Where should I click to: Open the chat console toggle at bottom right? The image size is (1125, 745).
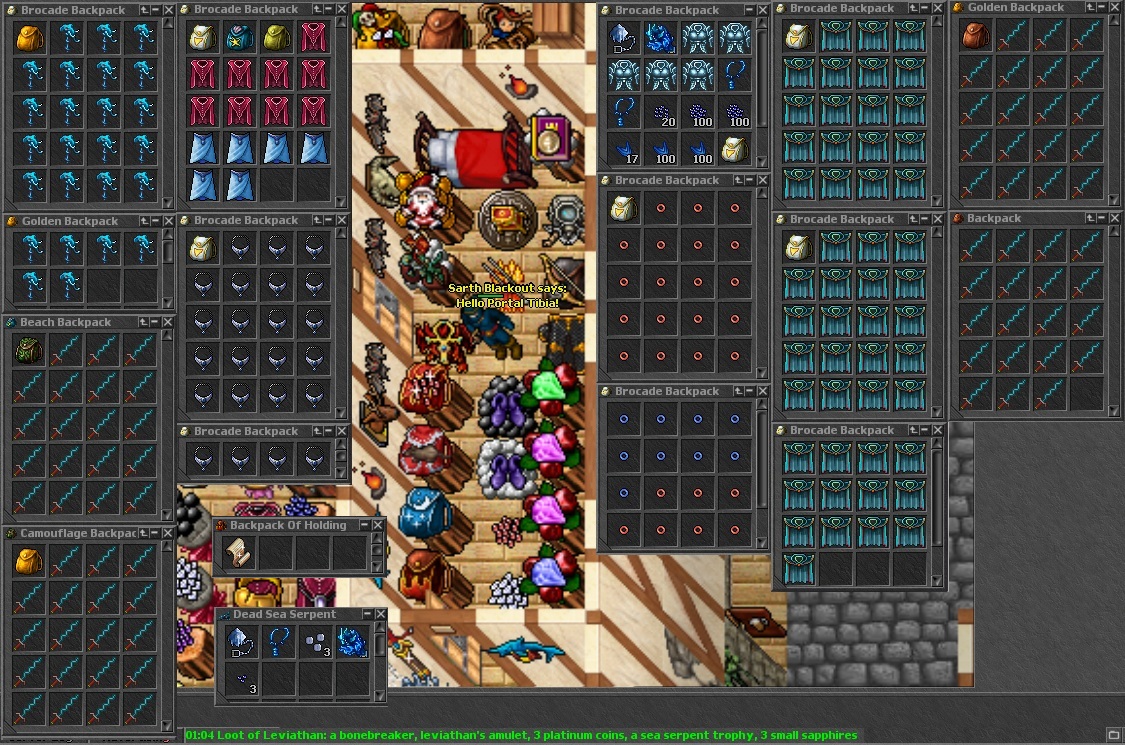click(x=1113, y=735)
